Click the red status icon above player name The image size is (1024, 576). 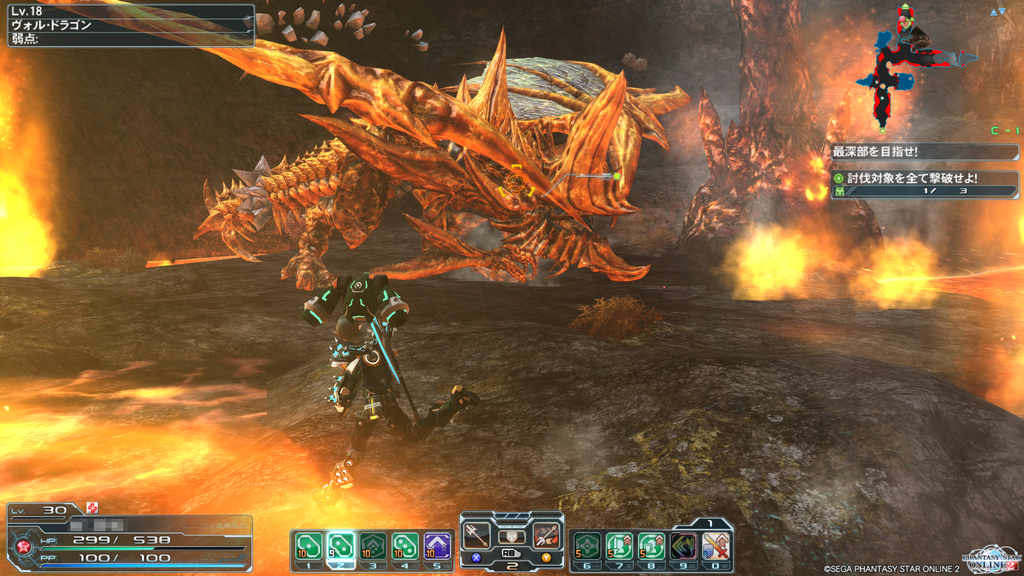[x=92, y=509]
